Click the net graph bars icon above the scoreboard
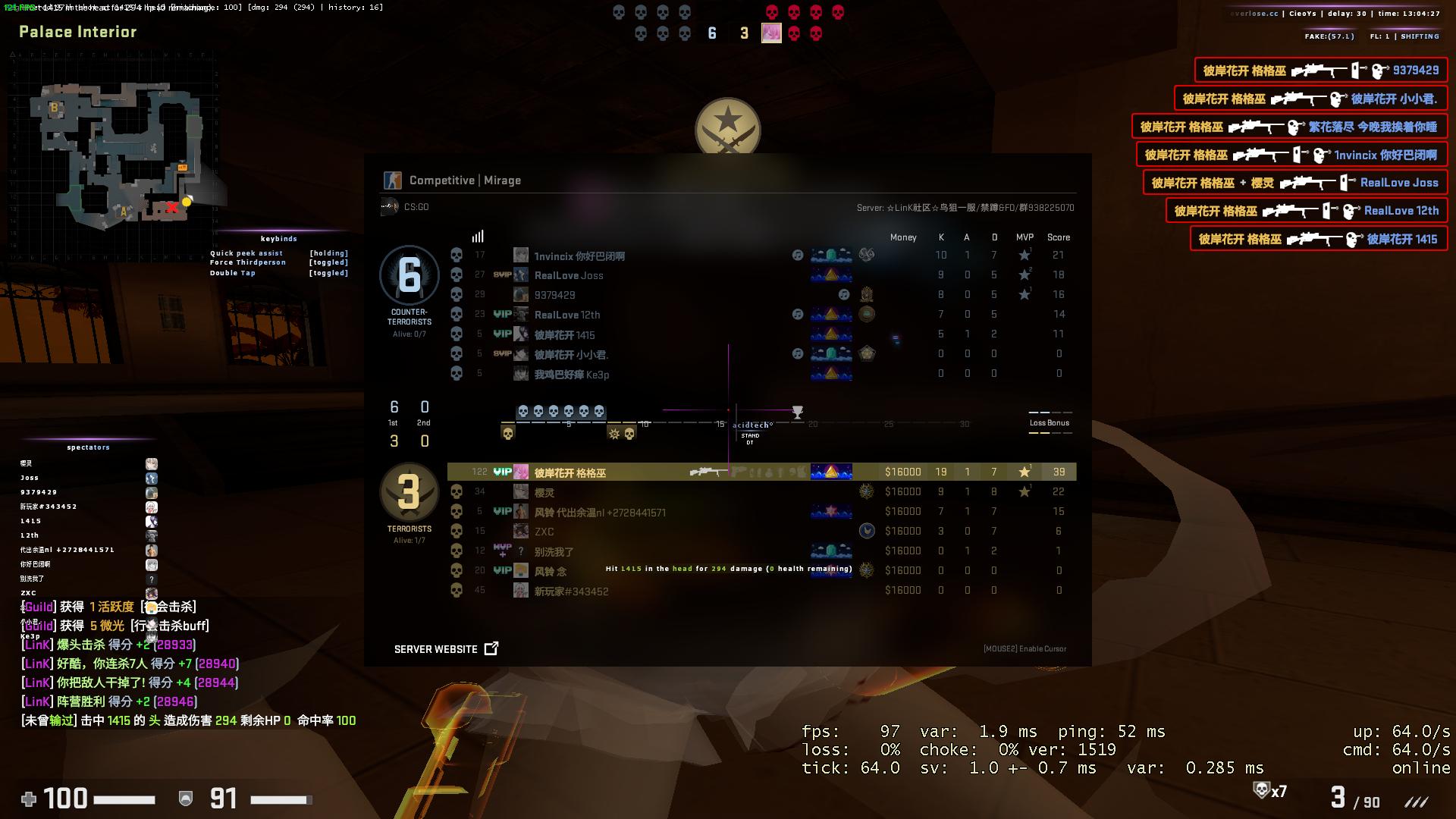1456x819 pixels. point(477,237)
